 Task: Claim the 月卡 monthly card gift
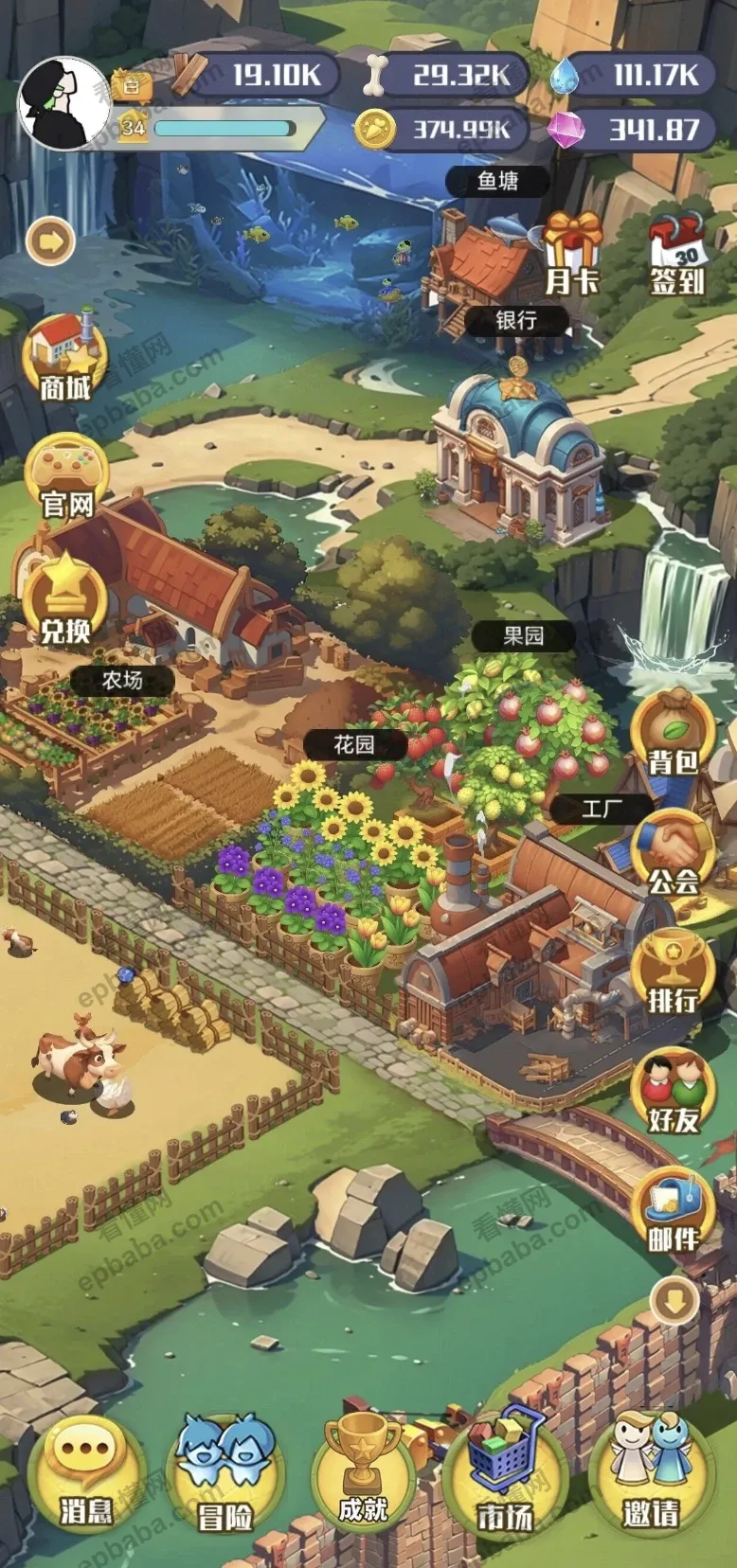click(573, 253)
